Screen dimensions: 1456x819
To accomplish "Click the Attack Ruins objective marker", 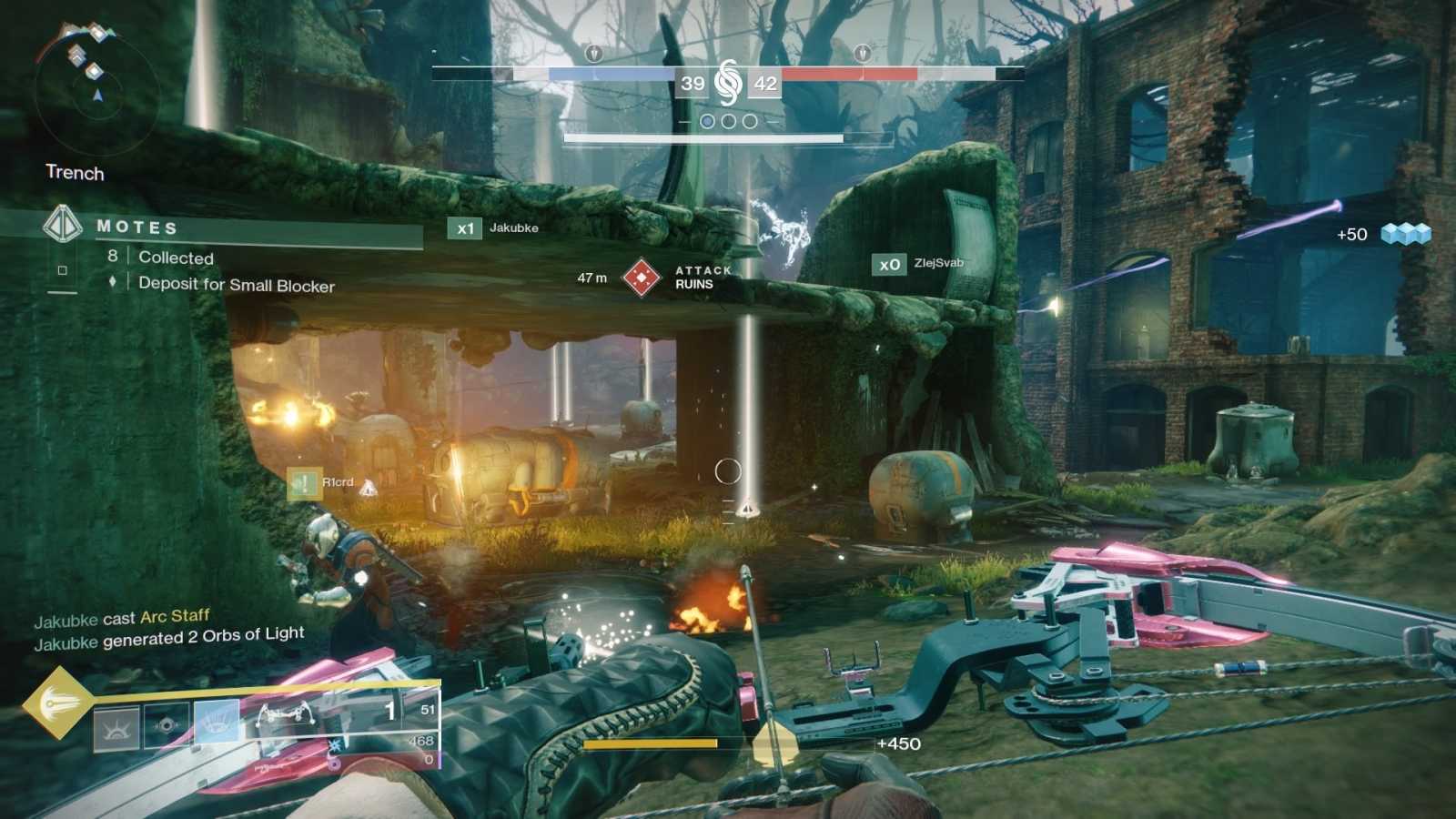I will [641, 278].
